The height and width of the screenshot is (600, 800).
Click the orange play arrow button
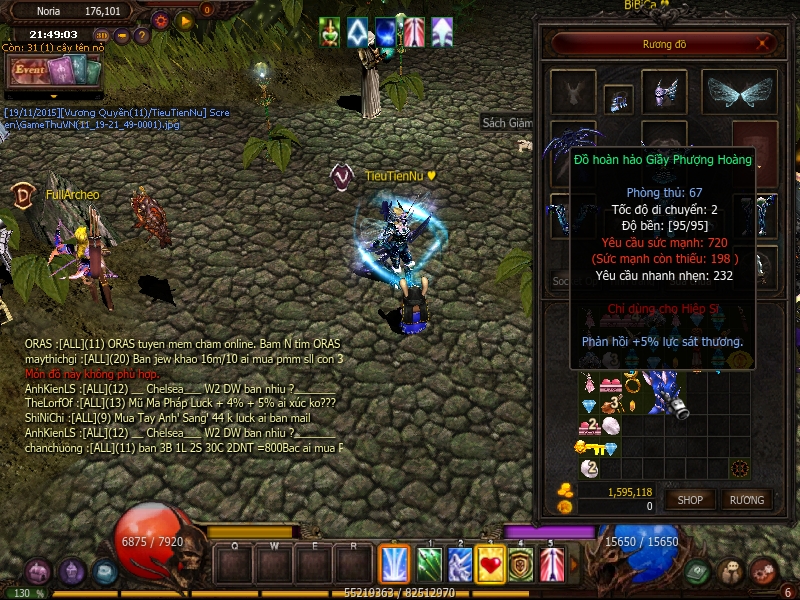(185, 19)
